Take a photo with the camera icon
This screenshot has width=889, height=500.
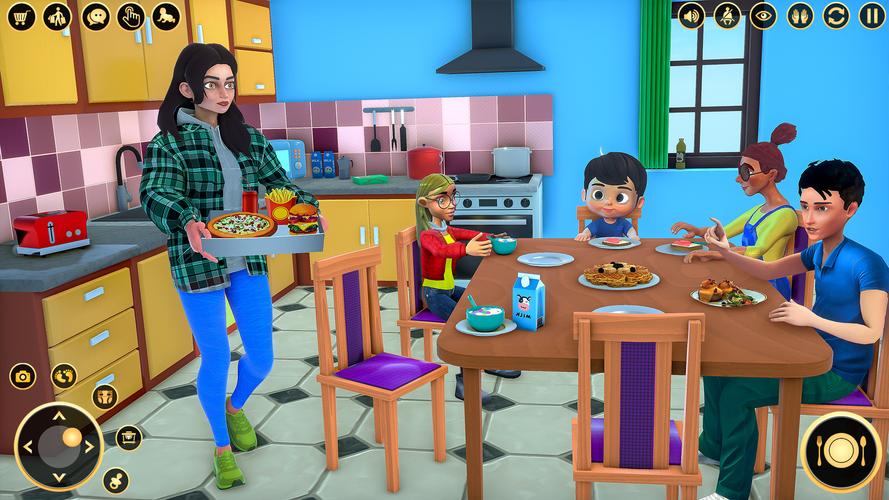[22, 376]
